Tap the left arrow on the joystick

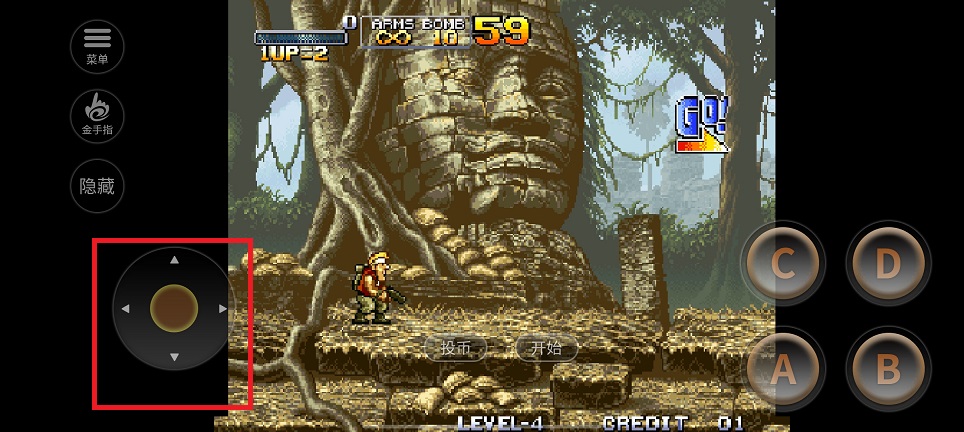(x=125, y=309)
